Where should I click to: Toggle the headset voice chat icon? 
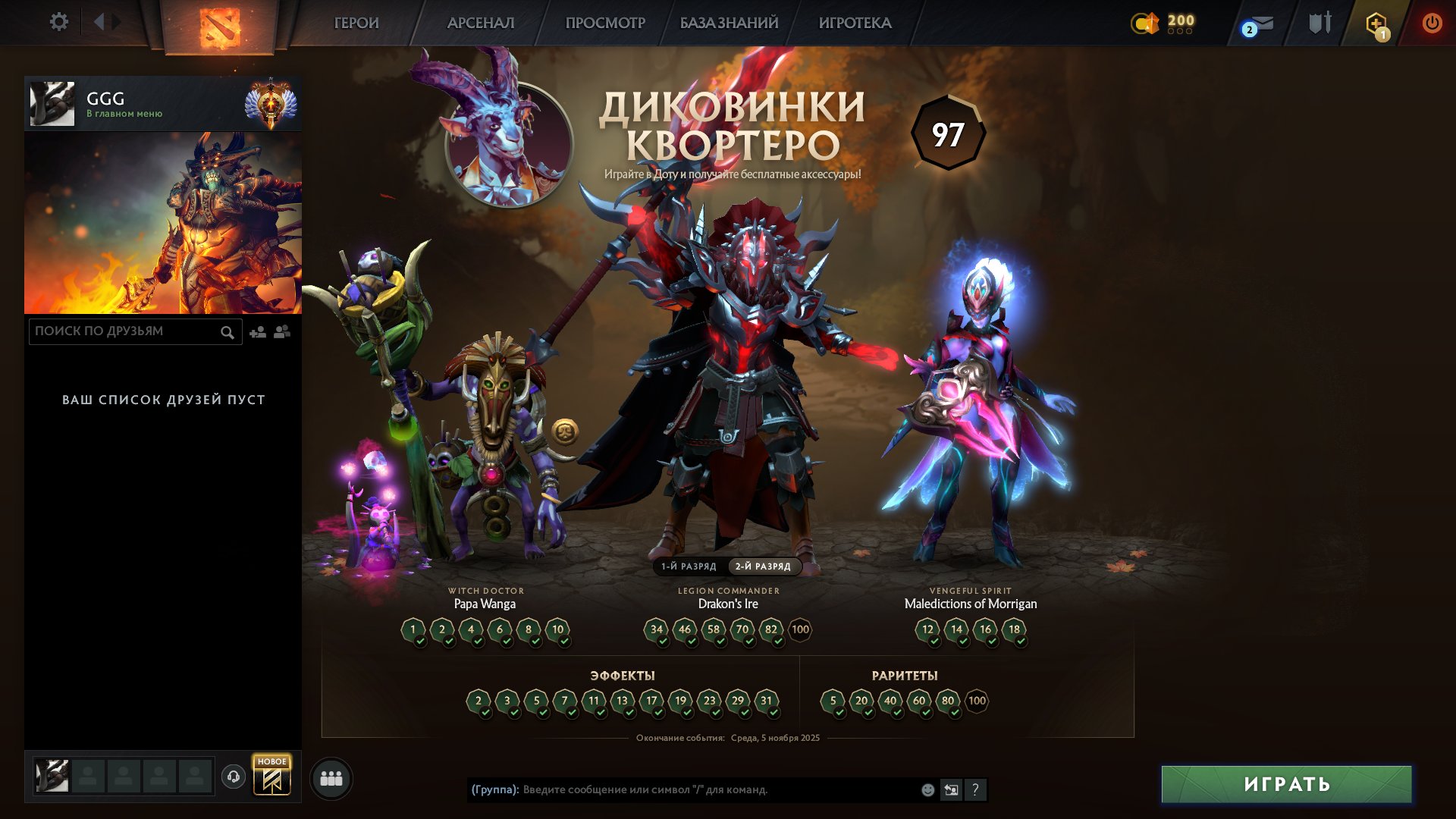click(x=234, y=777)
